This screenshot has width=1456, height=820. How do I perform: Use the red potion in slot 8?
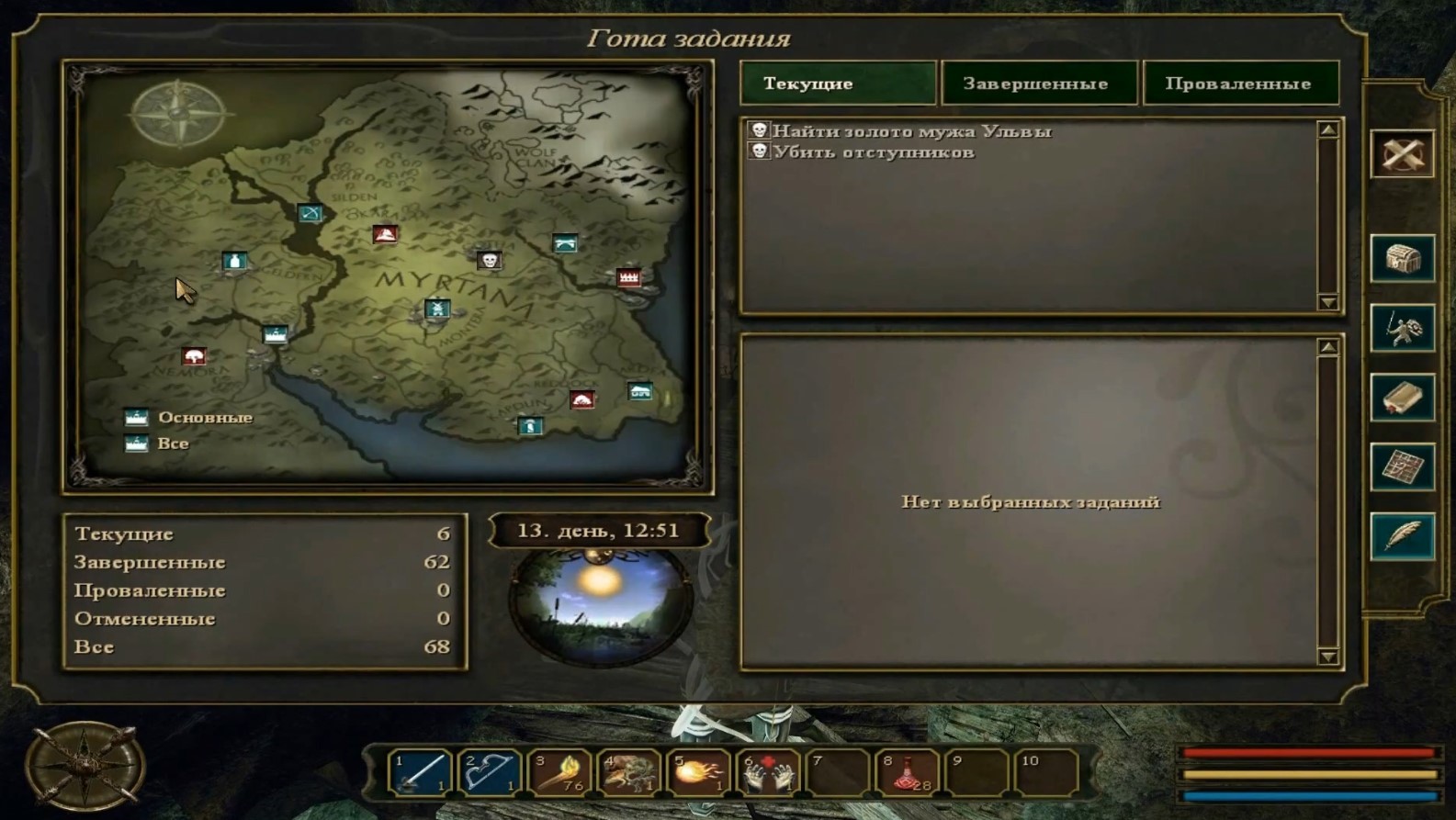[x=909, y=772]
